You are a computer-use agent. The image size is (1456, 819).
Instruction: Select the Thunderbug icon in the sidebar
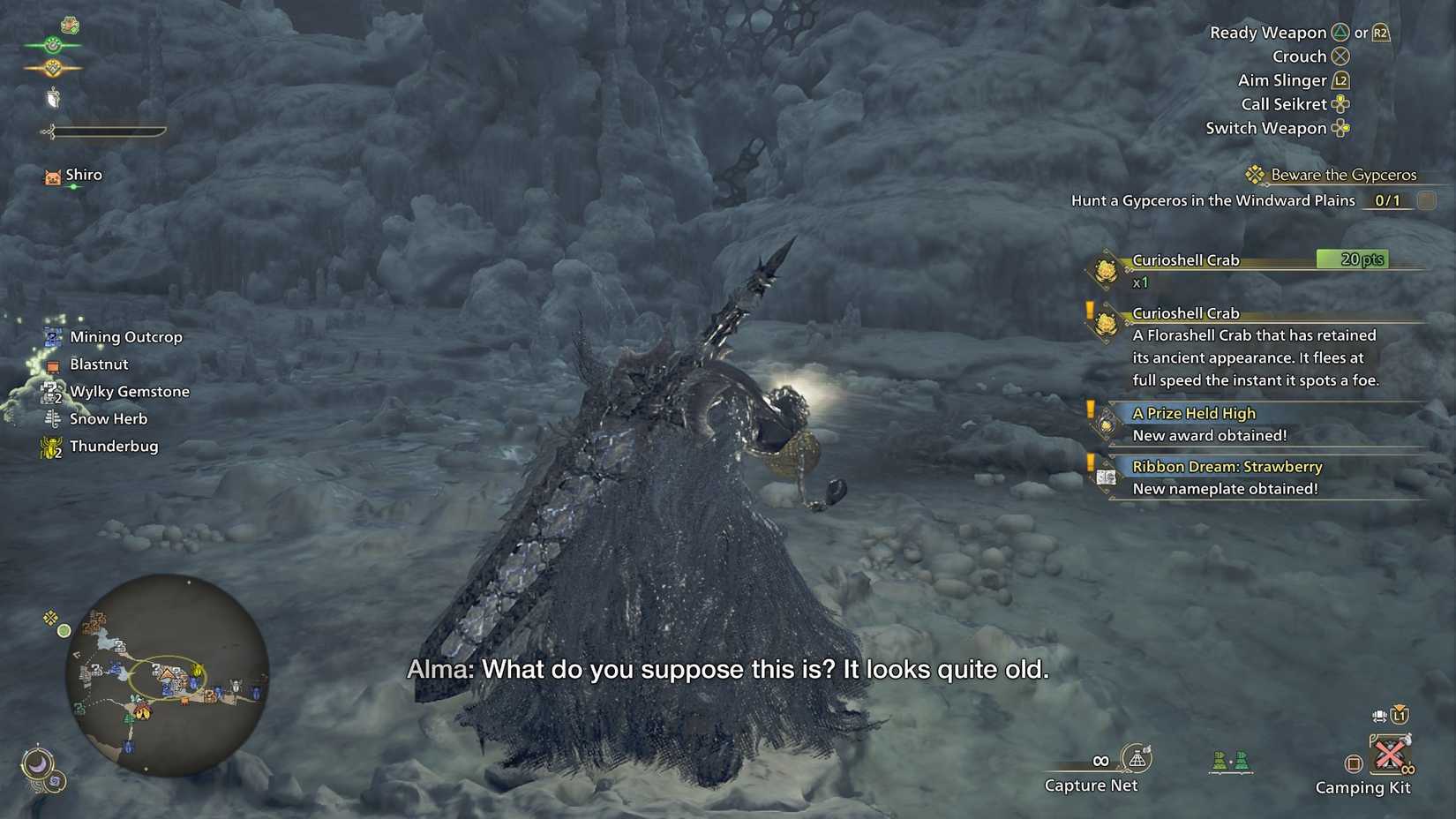(x=50, y=446)
